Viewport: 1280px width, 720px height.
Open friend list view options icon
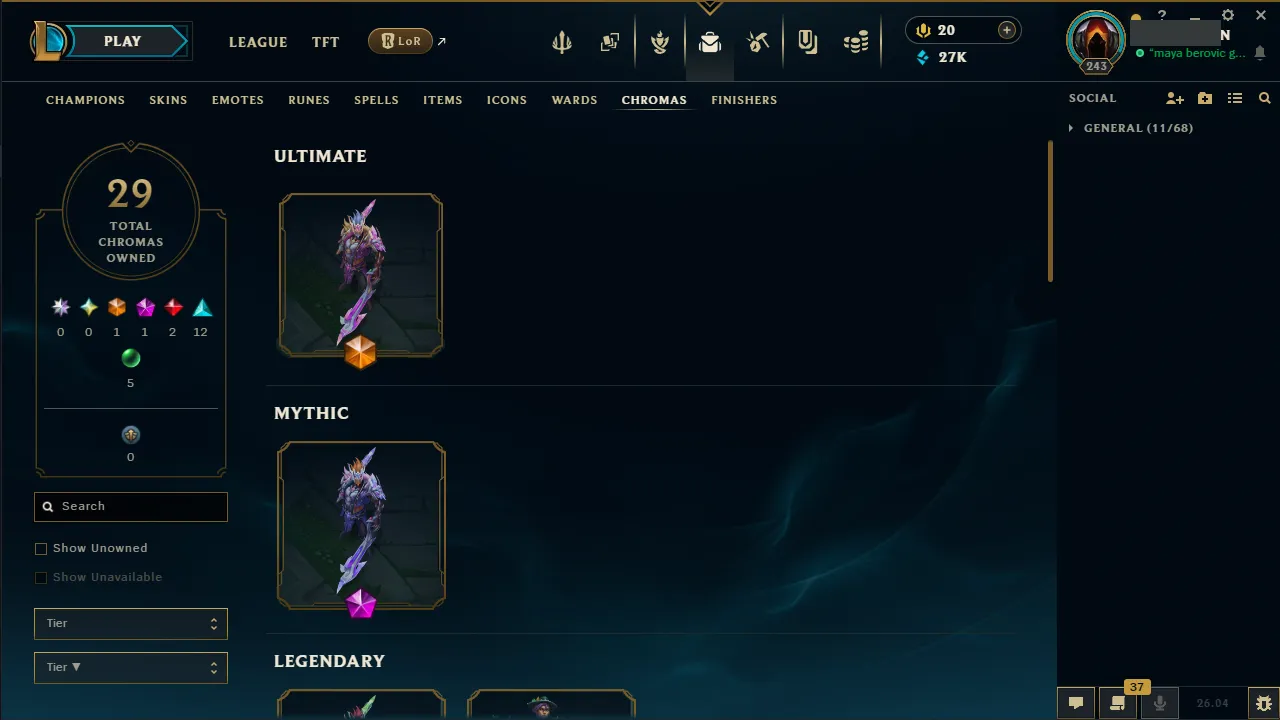(x=1234, y=98)
